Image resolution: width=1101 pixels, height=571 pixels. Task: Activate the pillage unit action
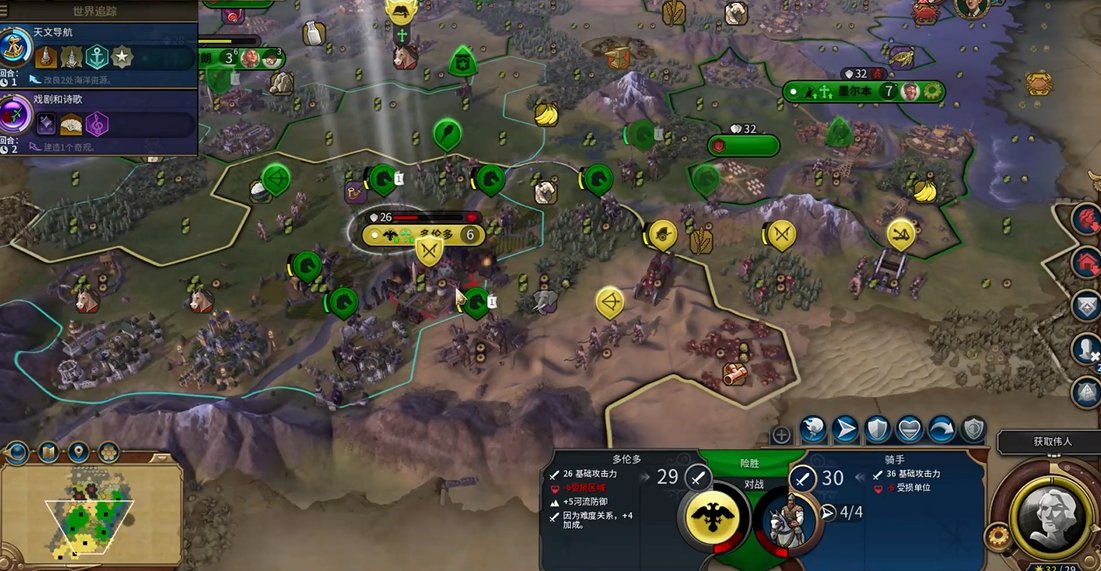tap(813, 429)
